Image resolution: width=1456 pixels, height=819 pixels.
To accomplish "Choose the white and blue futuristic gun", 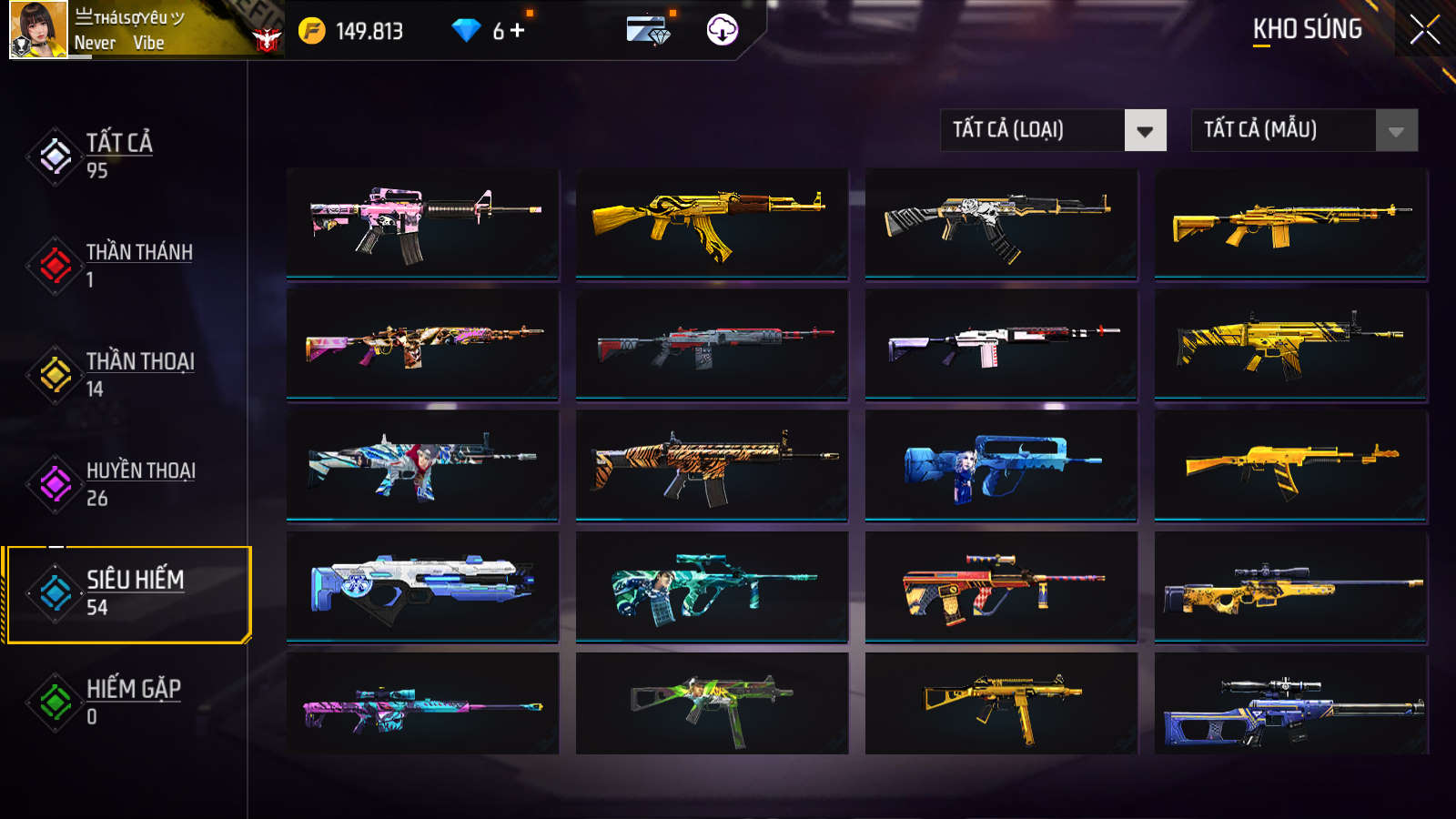I will tap(422, 587).
